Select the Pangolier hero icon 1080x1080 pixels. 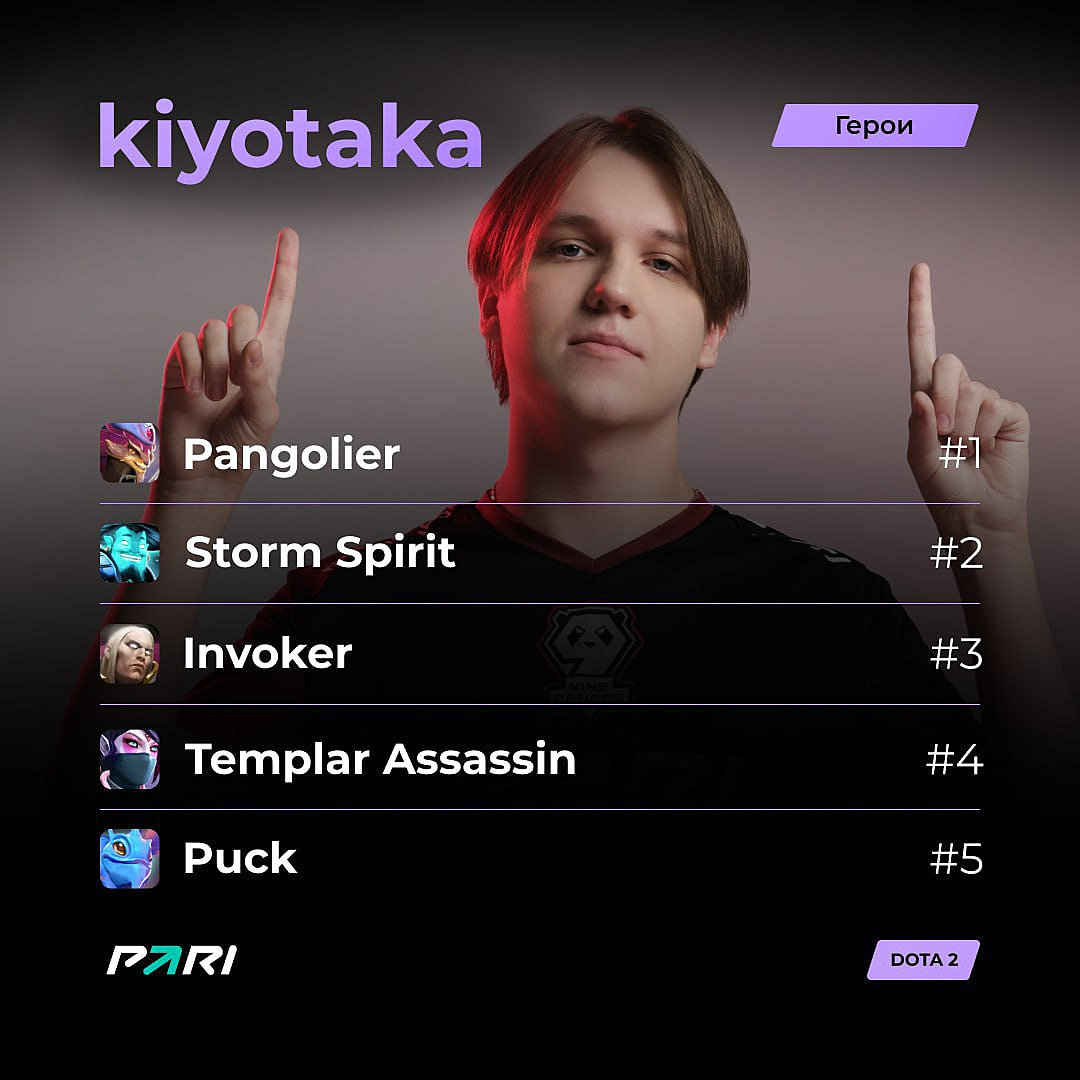coord(129,453)
